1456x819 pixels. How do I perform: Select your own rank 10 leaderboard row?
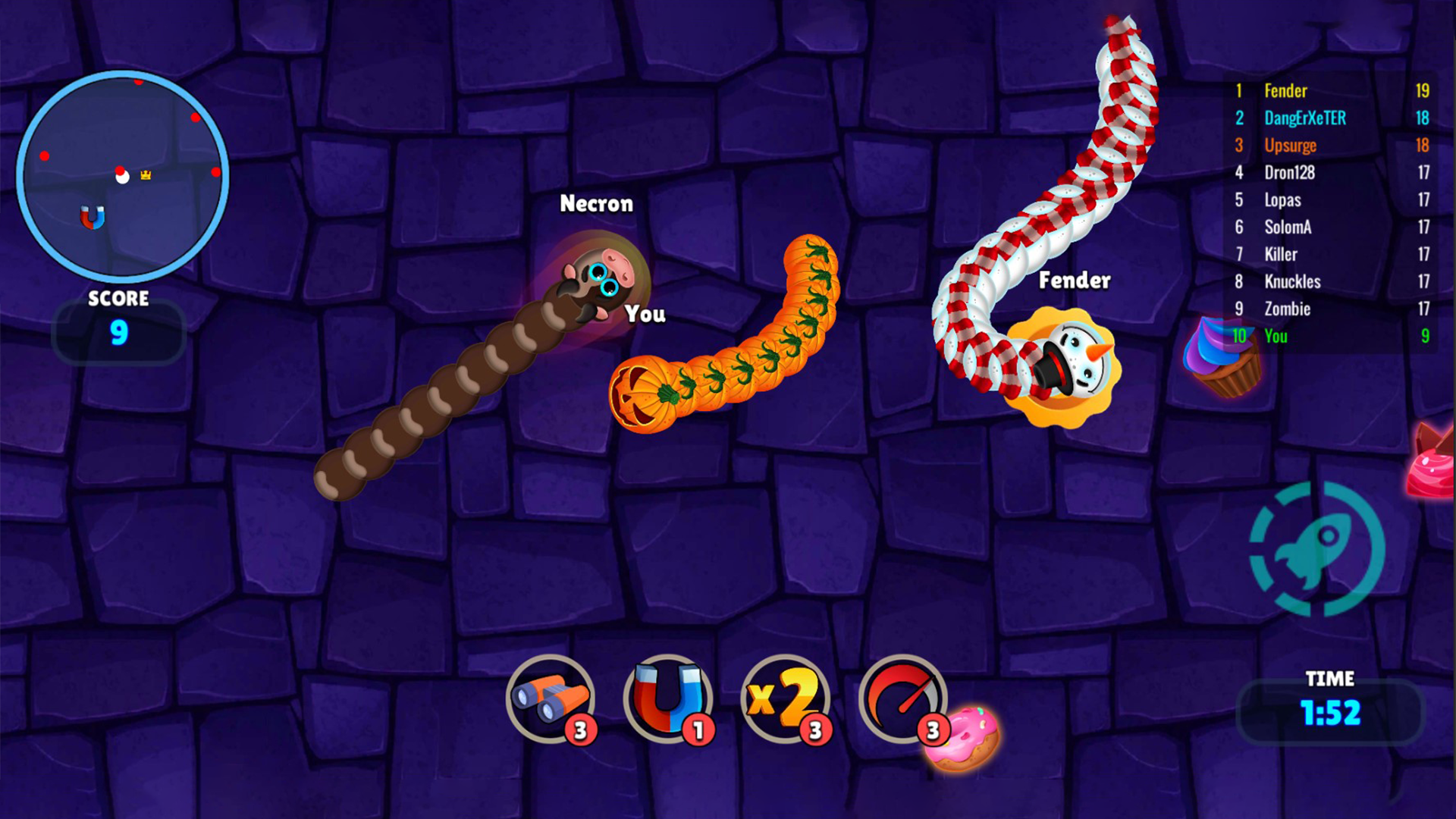pos(1331,336)
